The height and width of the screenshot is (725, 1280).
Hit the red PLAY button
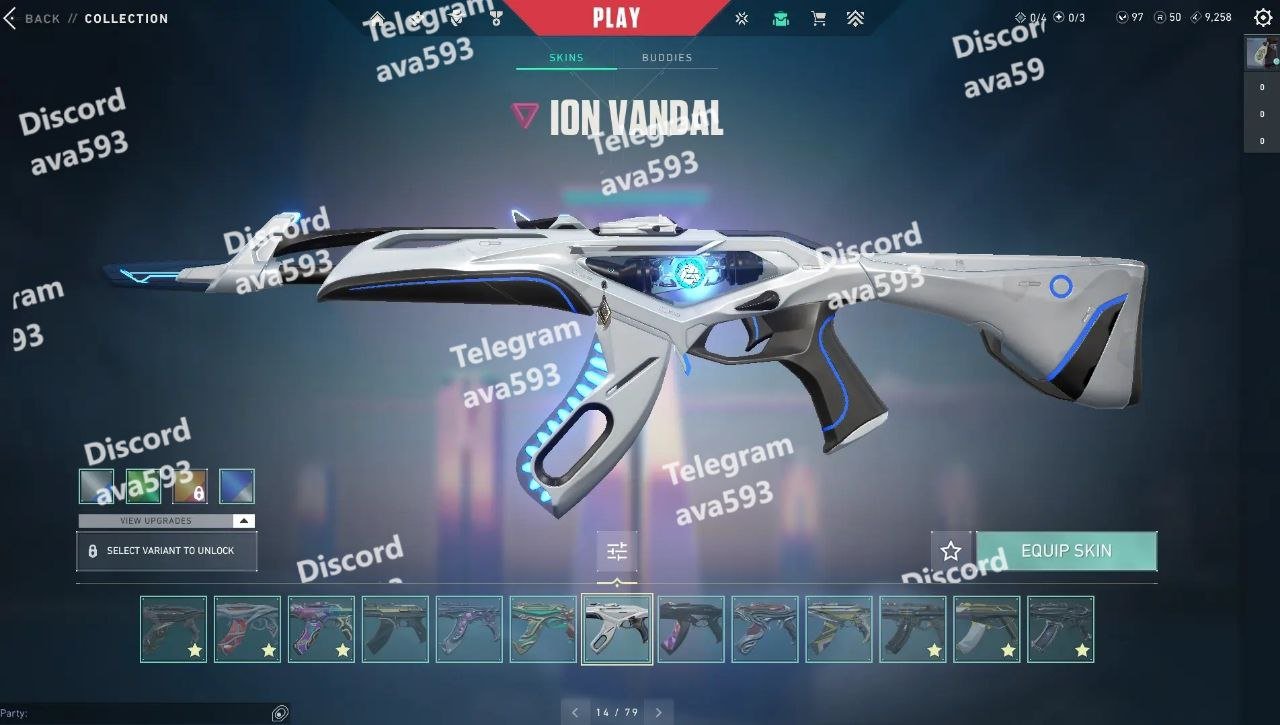(x=616, y=17)
